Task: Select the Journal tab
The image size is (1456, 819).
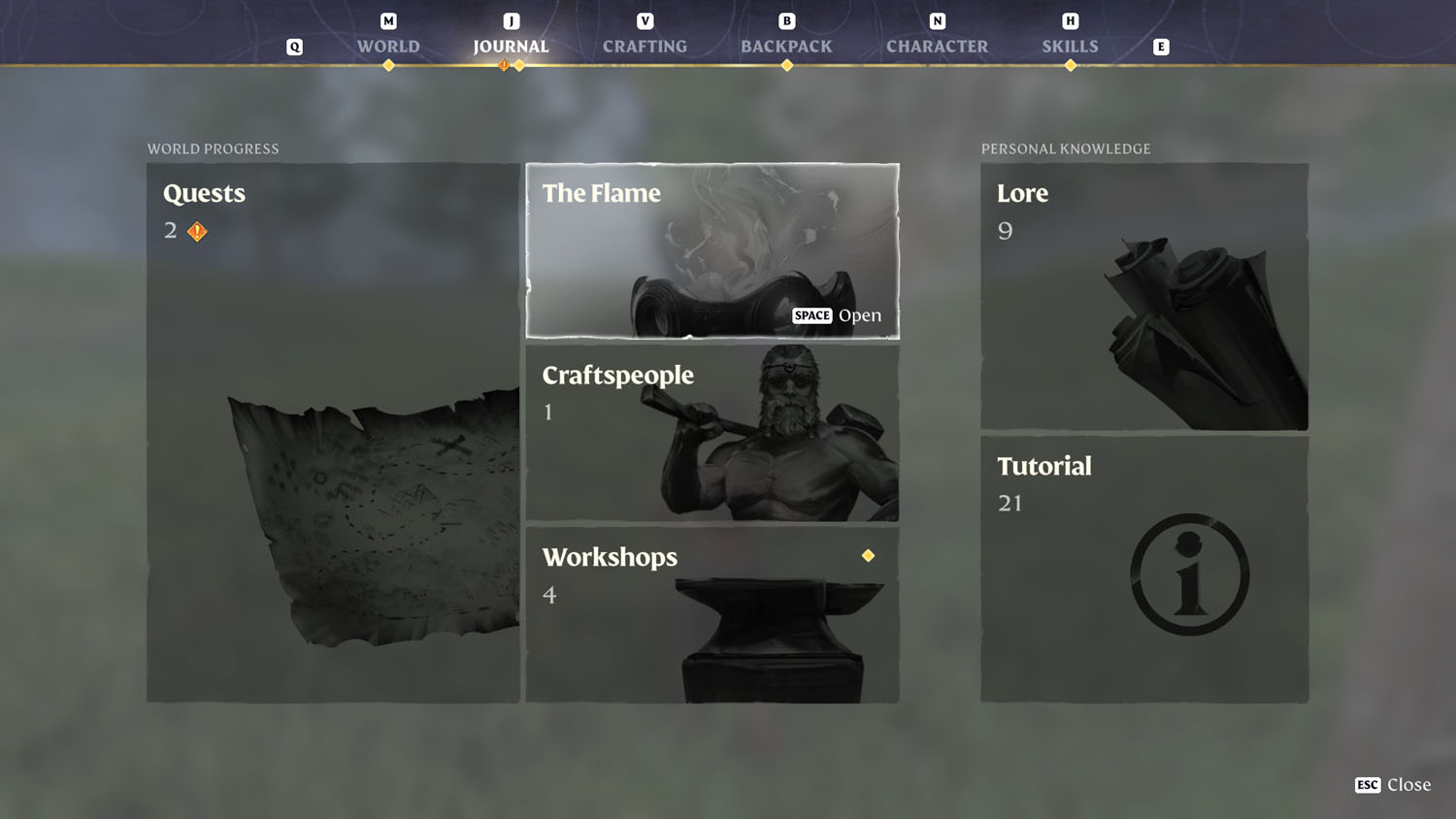Action: coord(511,46)
